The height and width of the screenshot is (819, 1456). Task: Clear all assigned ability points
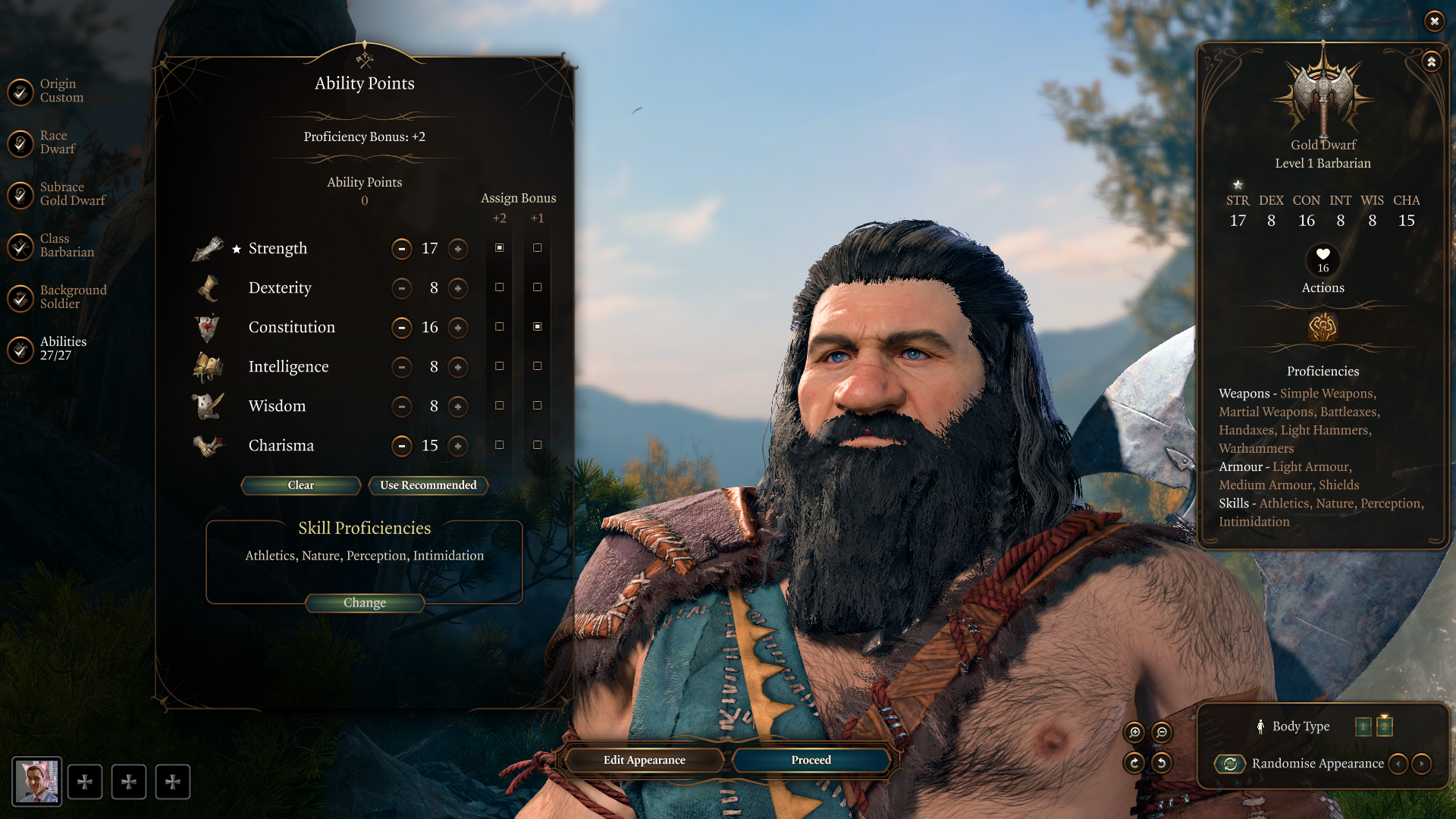[300, 485]
